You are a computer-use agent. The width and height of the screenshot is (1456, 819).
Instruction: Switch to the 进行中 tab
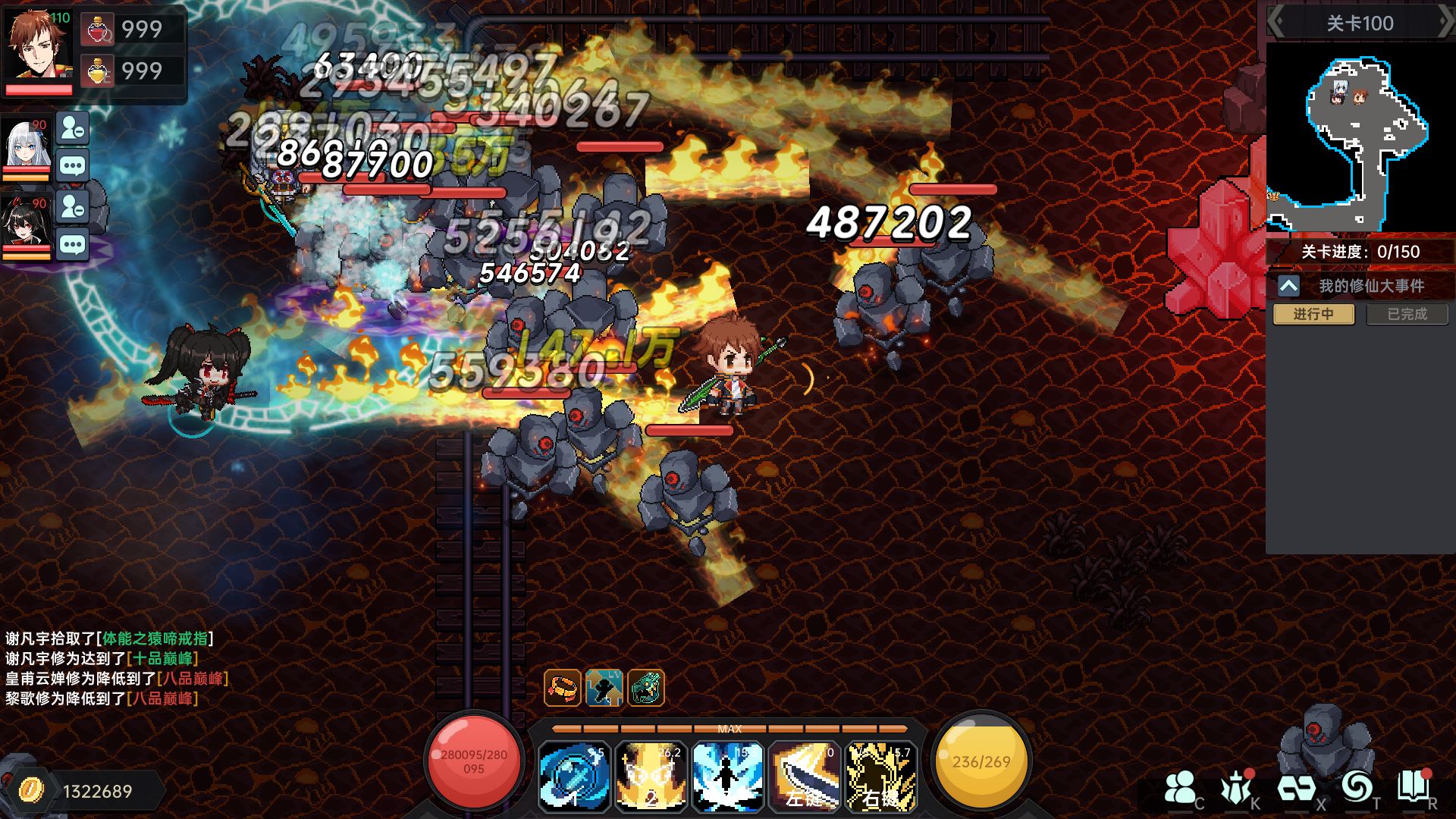click(1313, 314)
